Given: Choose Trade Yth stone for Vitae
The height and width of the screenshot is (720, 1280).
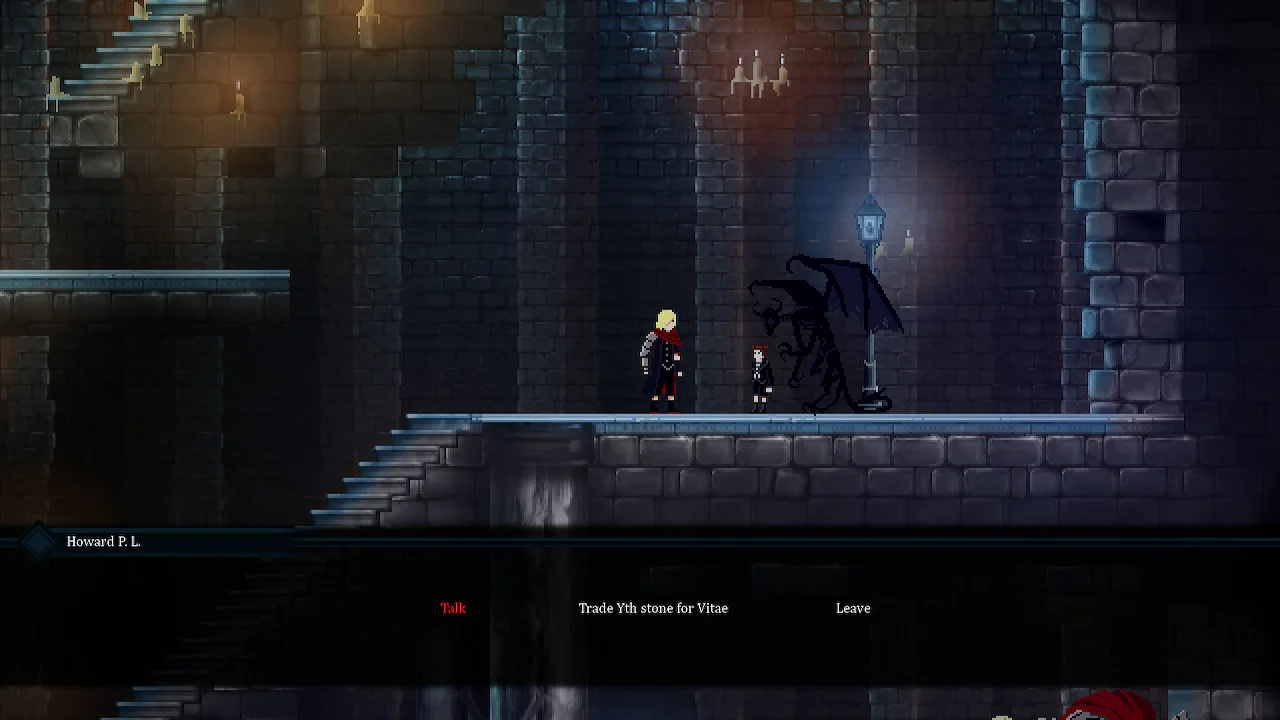Looking at the screenshot, I should click(x=654, y=608).
